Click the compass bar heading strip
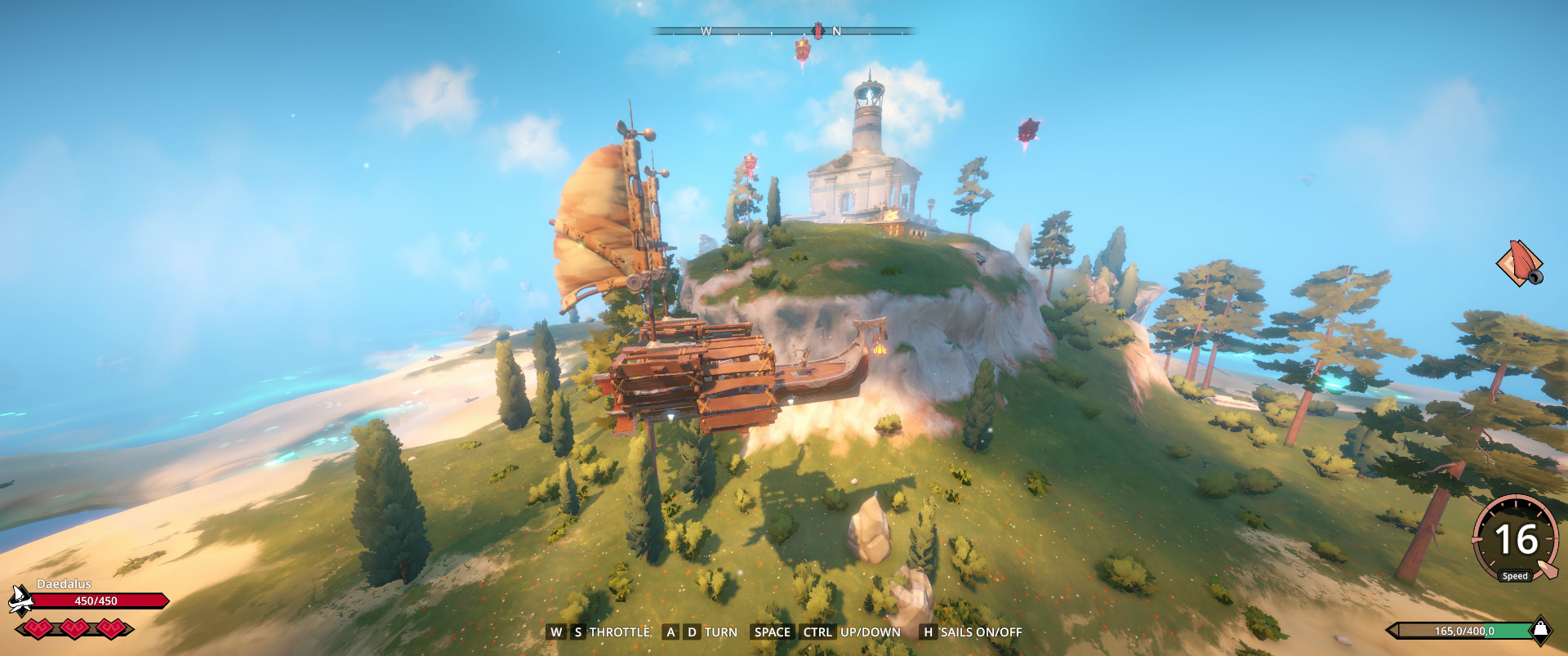 click(784, 32)
